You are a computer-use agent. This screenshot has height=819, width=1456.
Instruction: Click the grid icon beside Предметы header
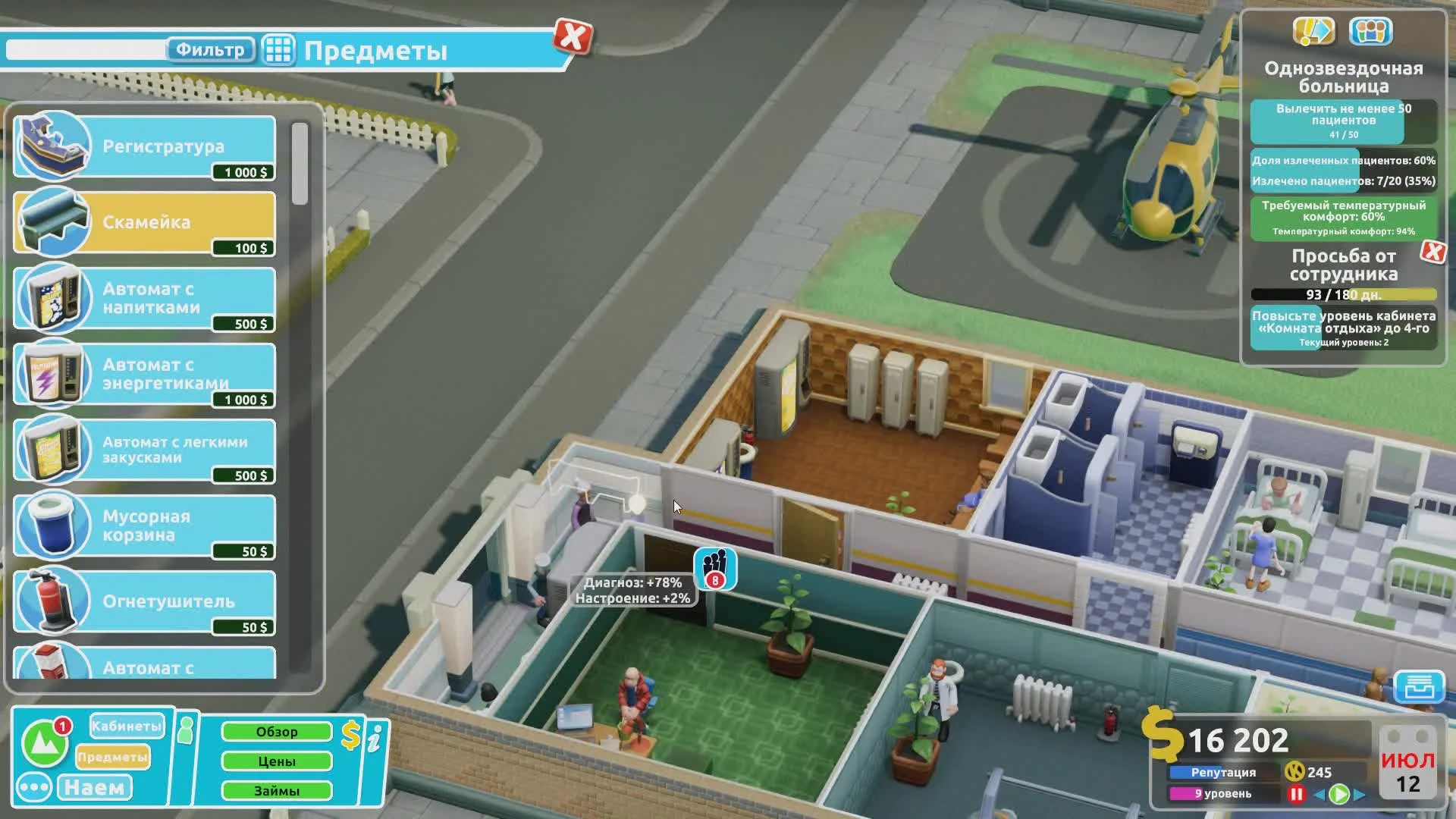279,49
